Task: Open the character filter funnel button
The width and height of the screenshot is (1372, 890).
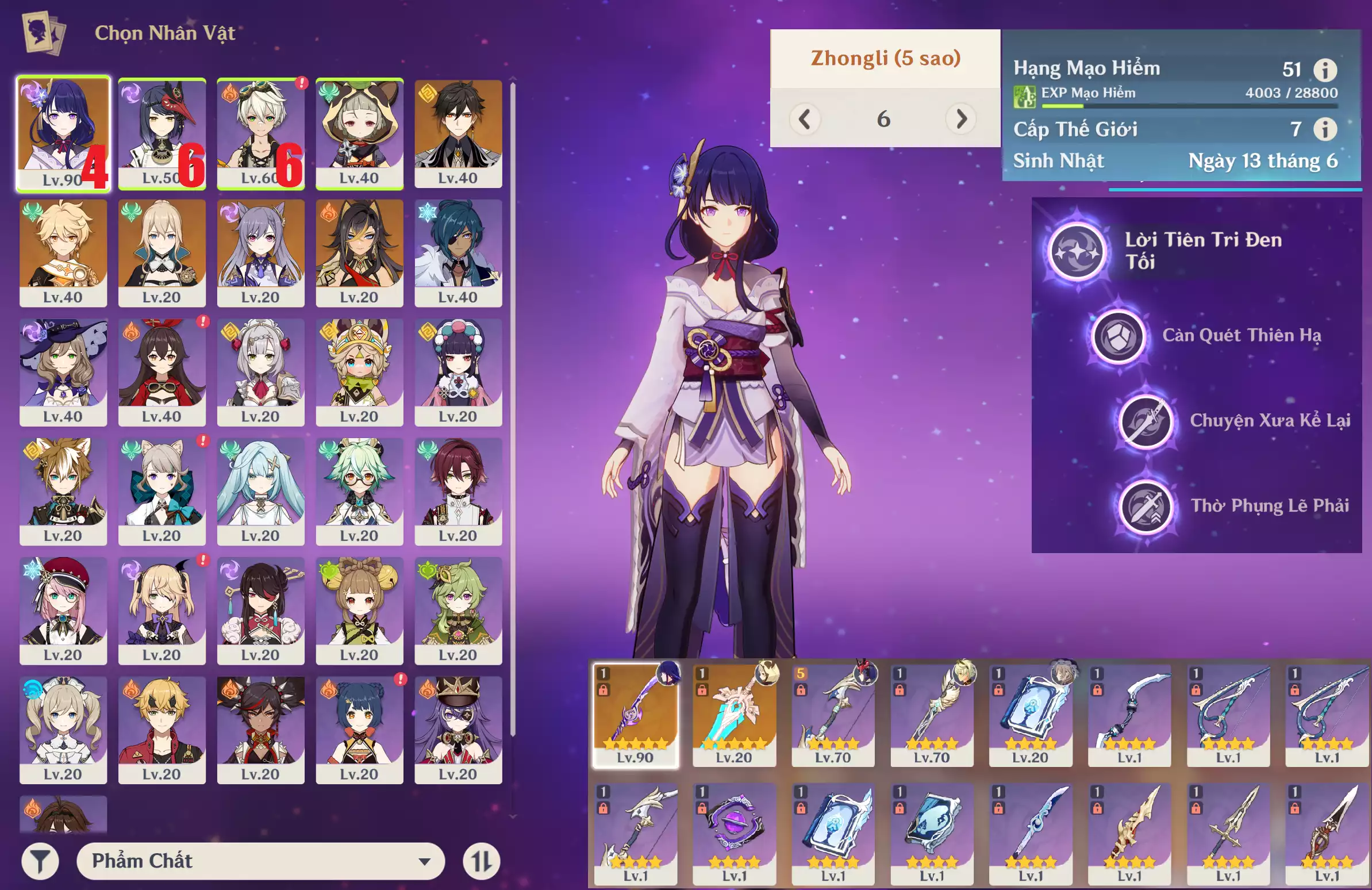Action: click(x=40, y=861)
